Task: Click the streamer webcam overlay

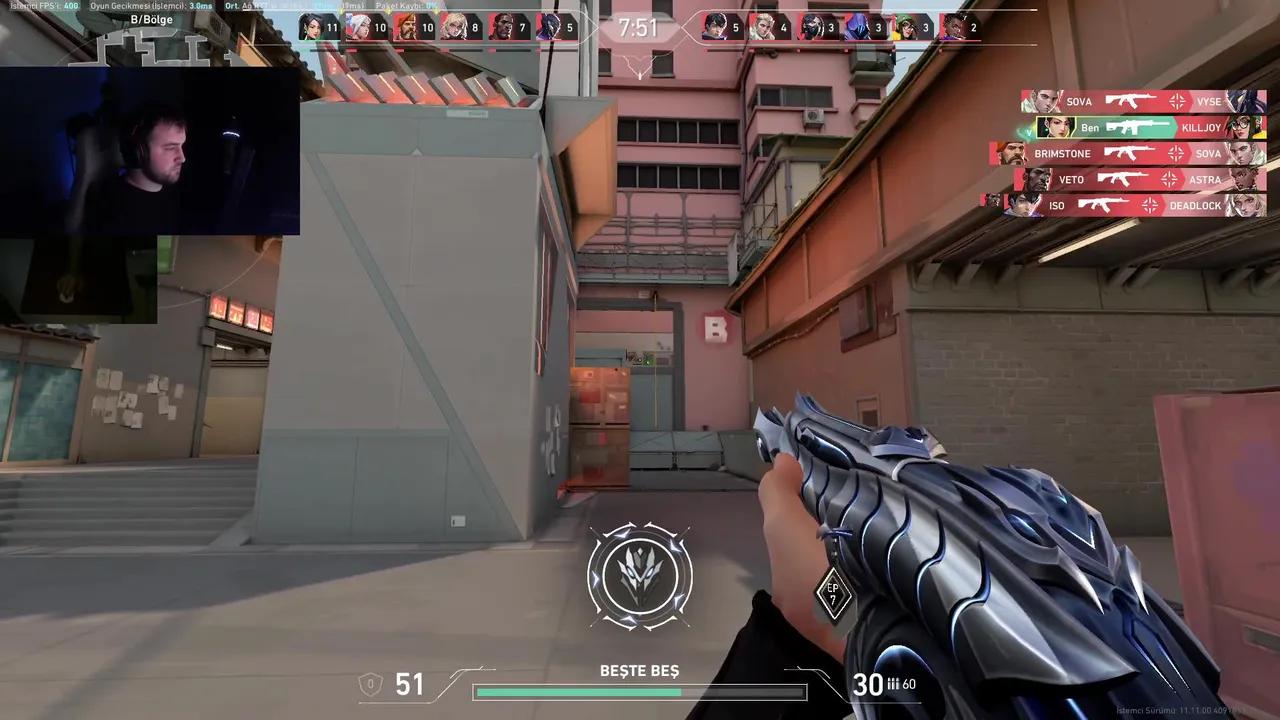Action: 150,150
